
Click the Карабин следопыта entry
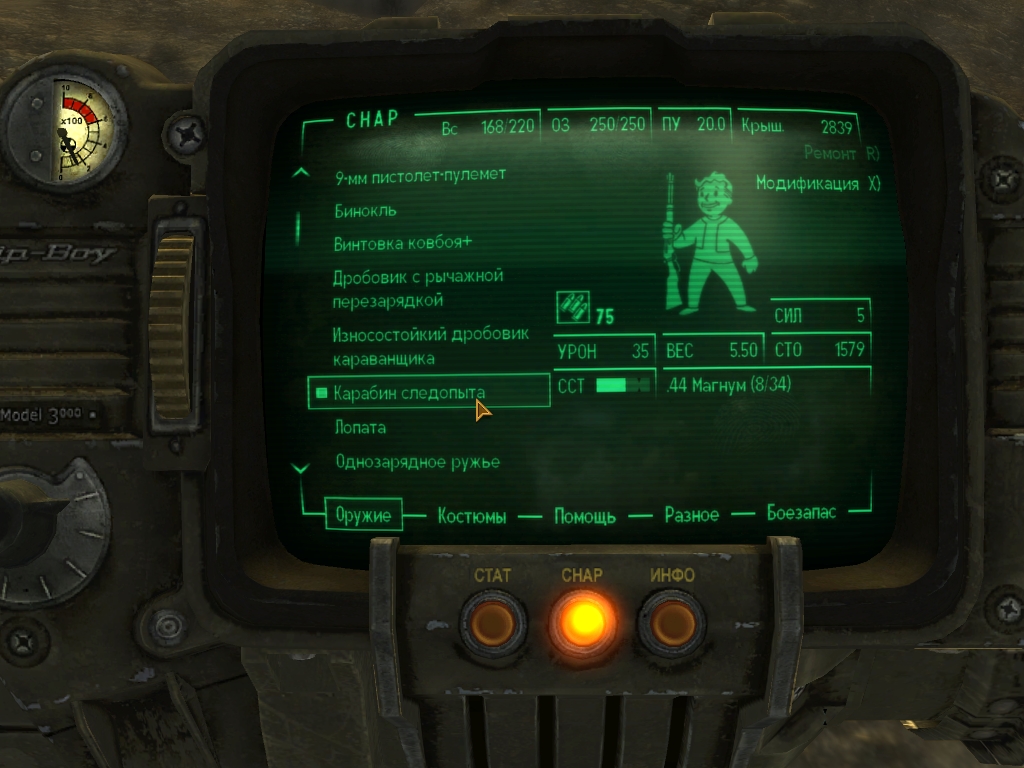(x=410, y=393)
